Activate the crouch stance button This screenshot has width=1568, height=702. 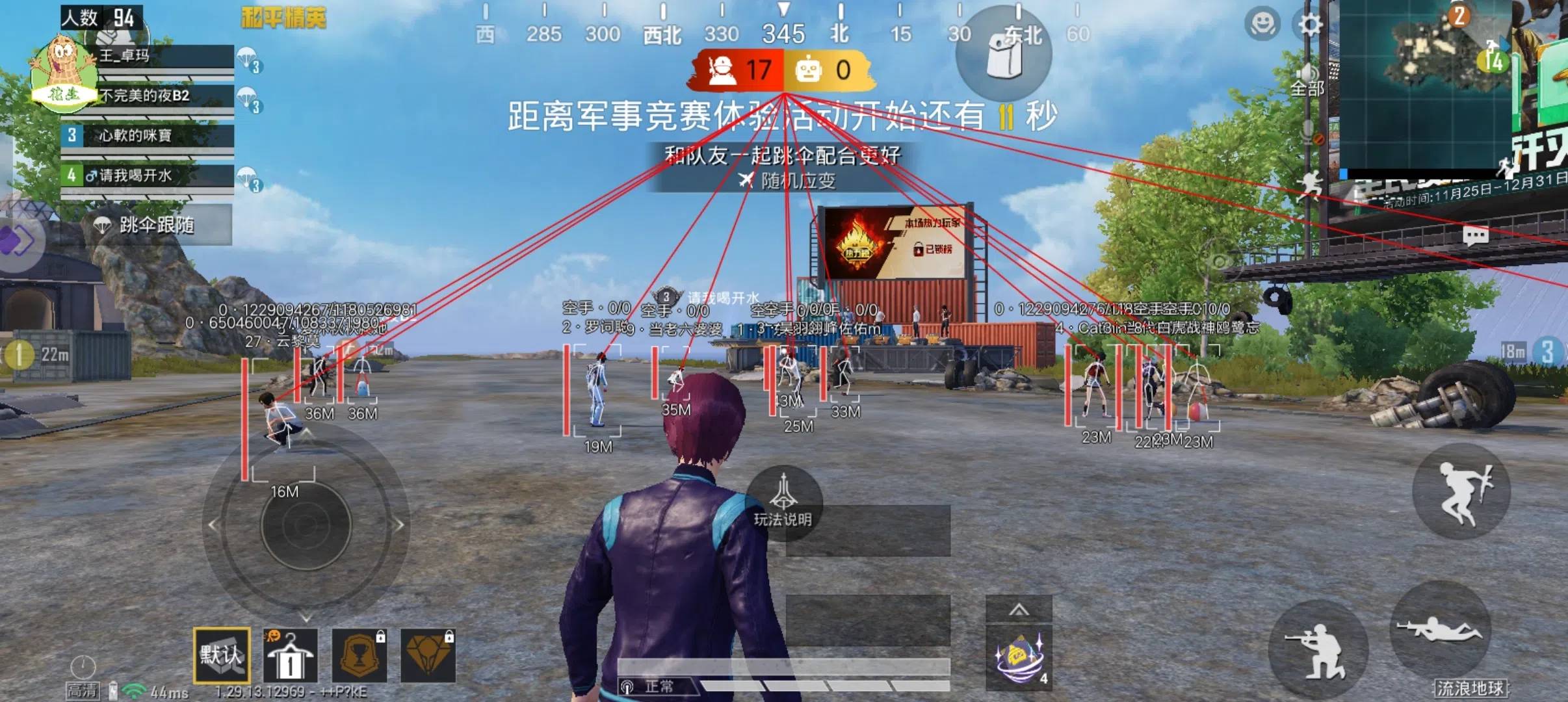pyautogui.click(x=1318, y=649)
